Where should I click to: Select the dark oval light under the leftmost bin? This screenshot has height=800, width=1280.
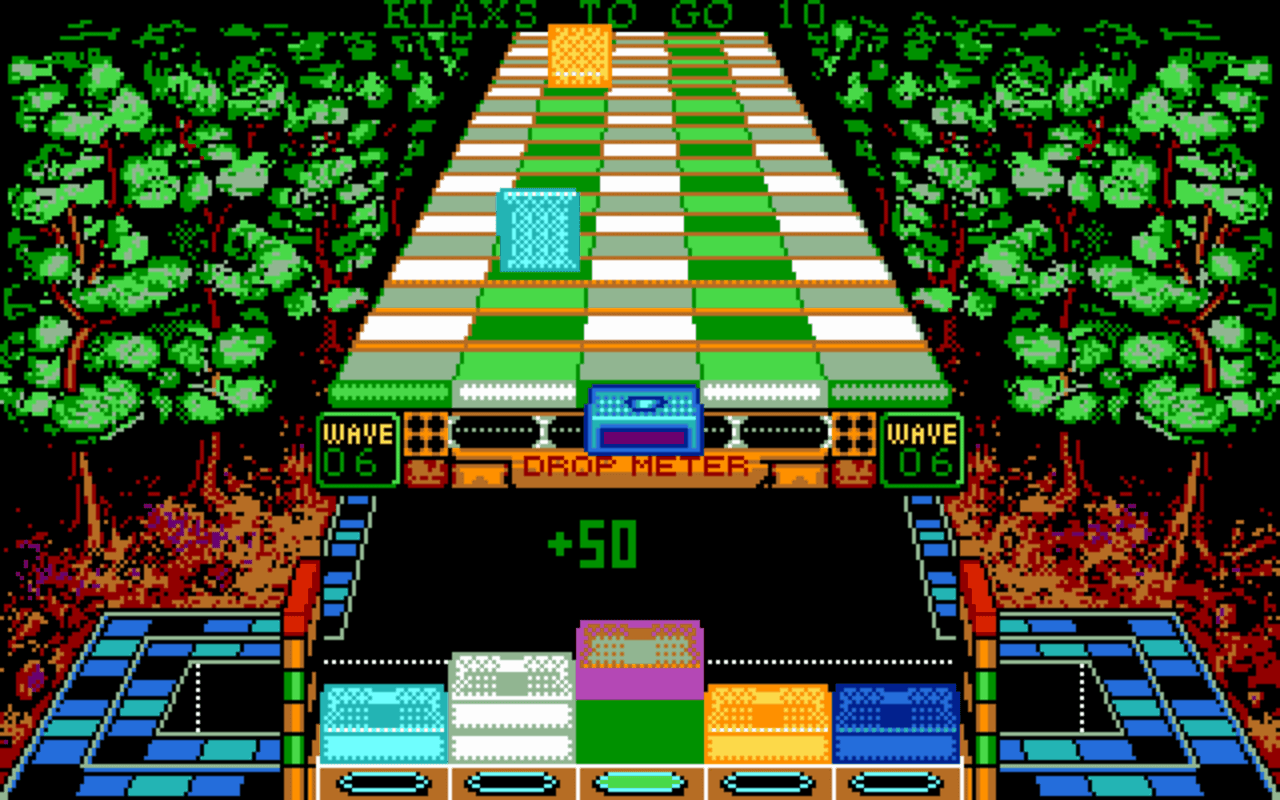click(385, 783)
